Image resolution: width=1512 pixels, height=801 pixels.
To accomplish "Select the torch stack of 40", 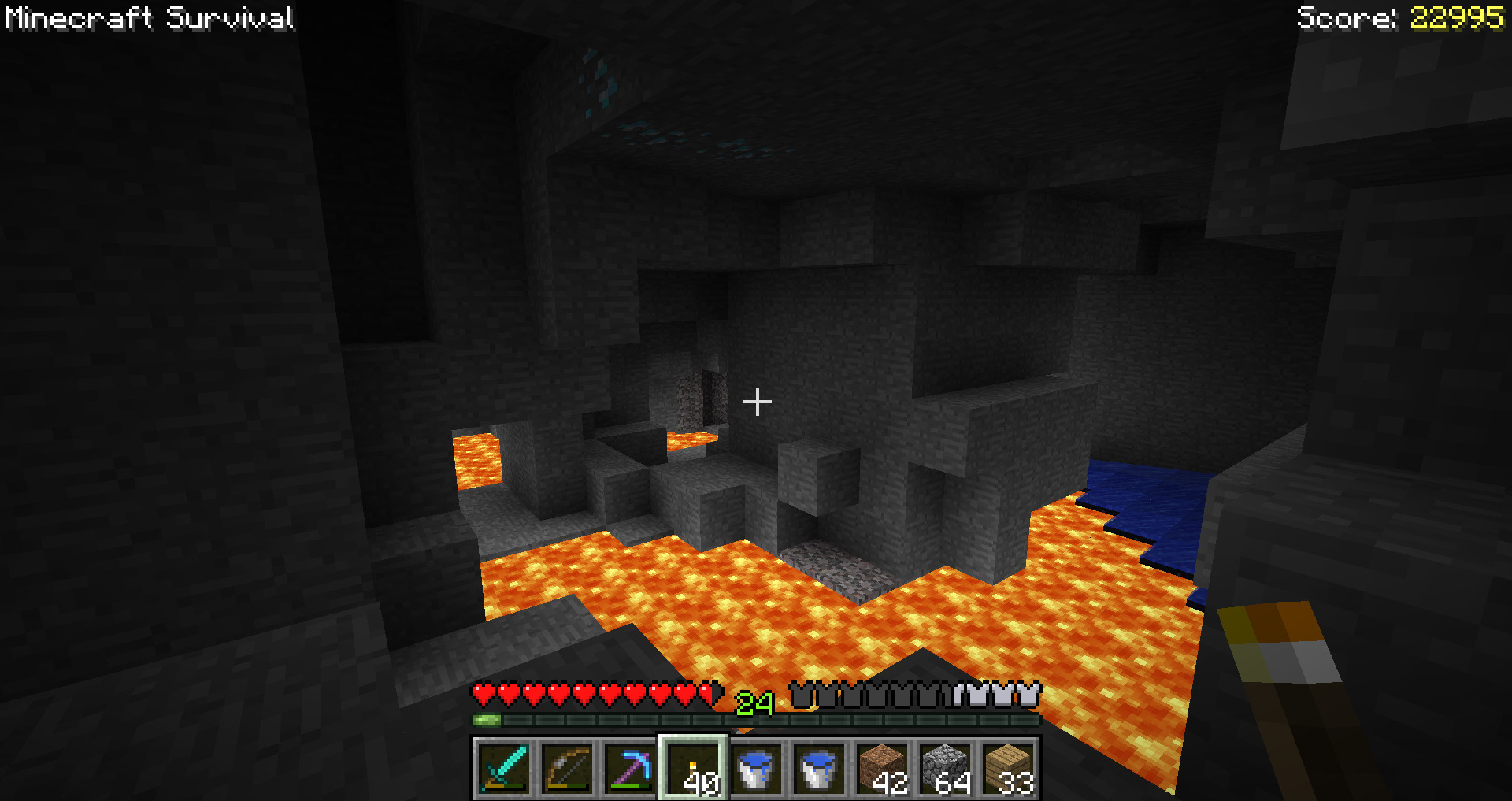I will click(x=693, y=767).
